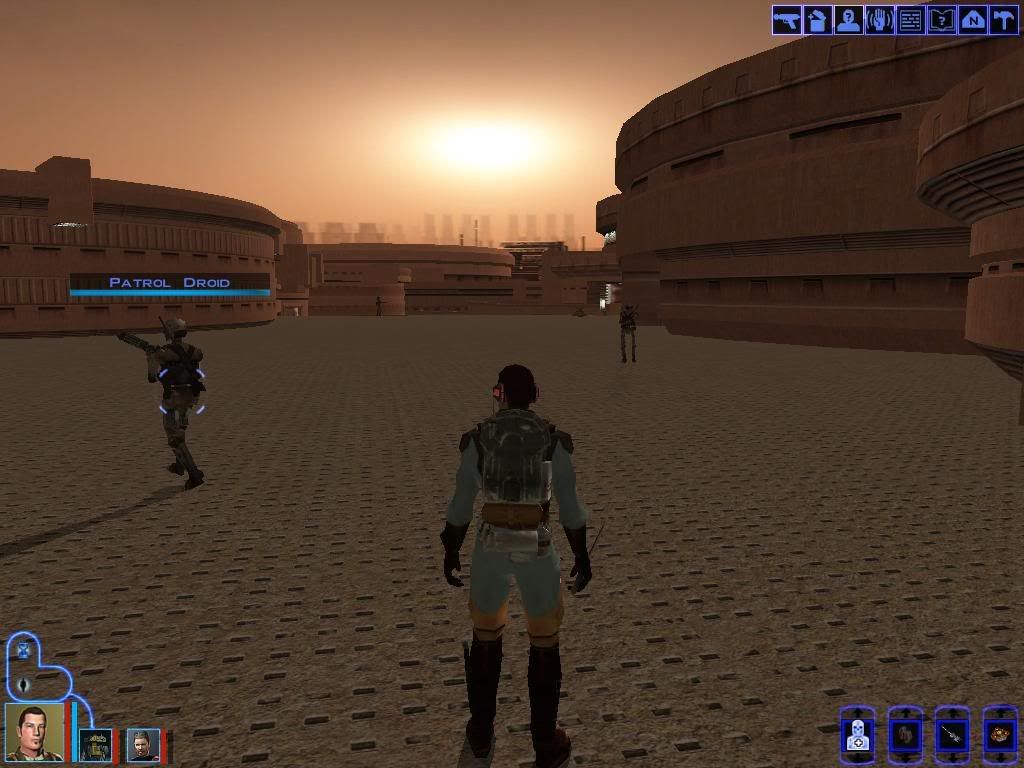This screenshot has width=1024, height=768.
Task: Open the messages log icon
Action: [x=910, y=20]
